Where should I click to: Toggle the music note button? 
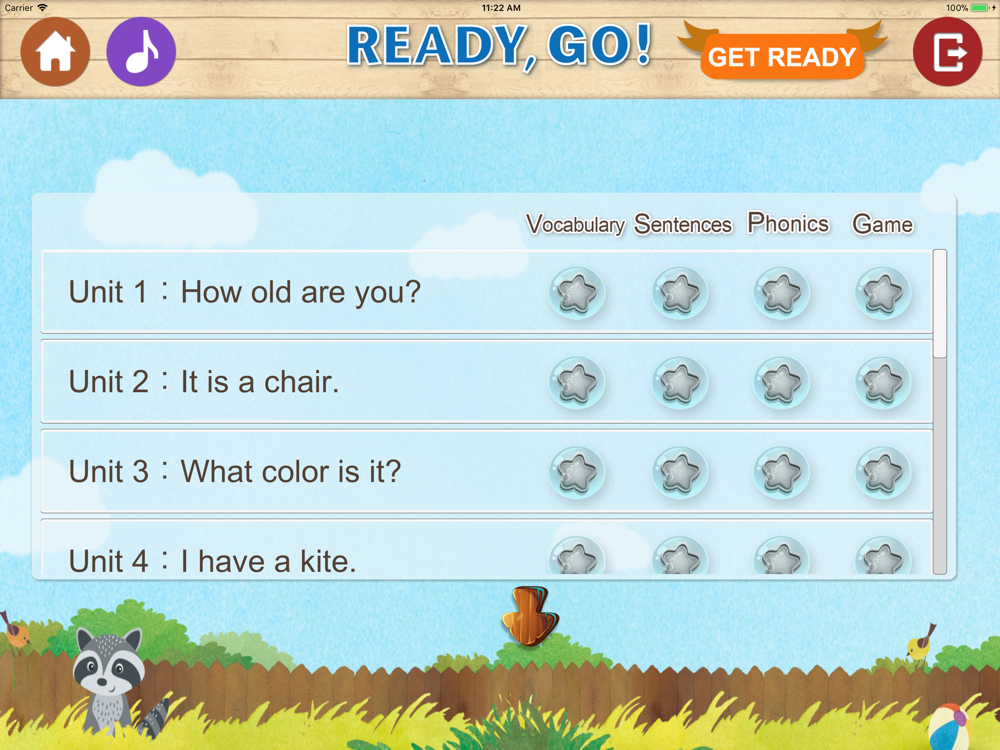pos(141,52)
